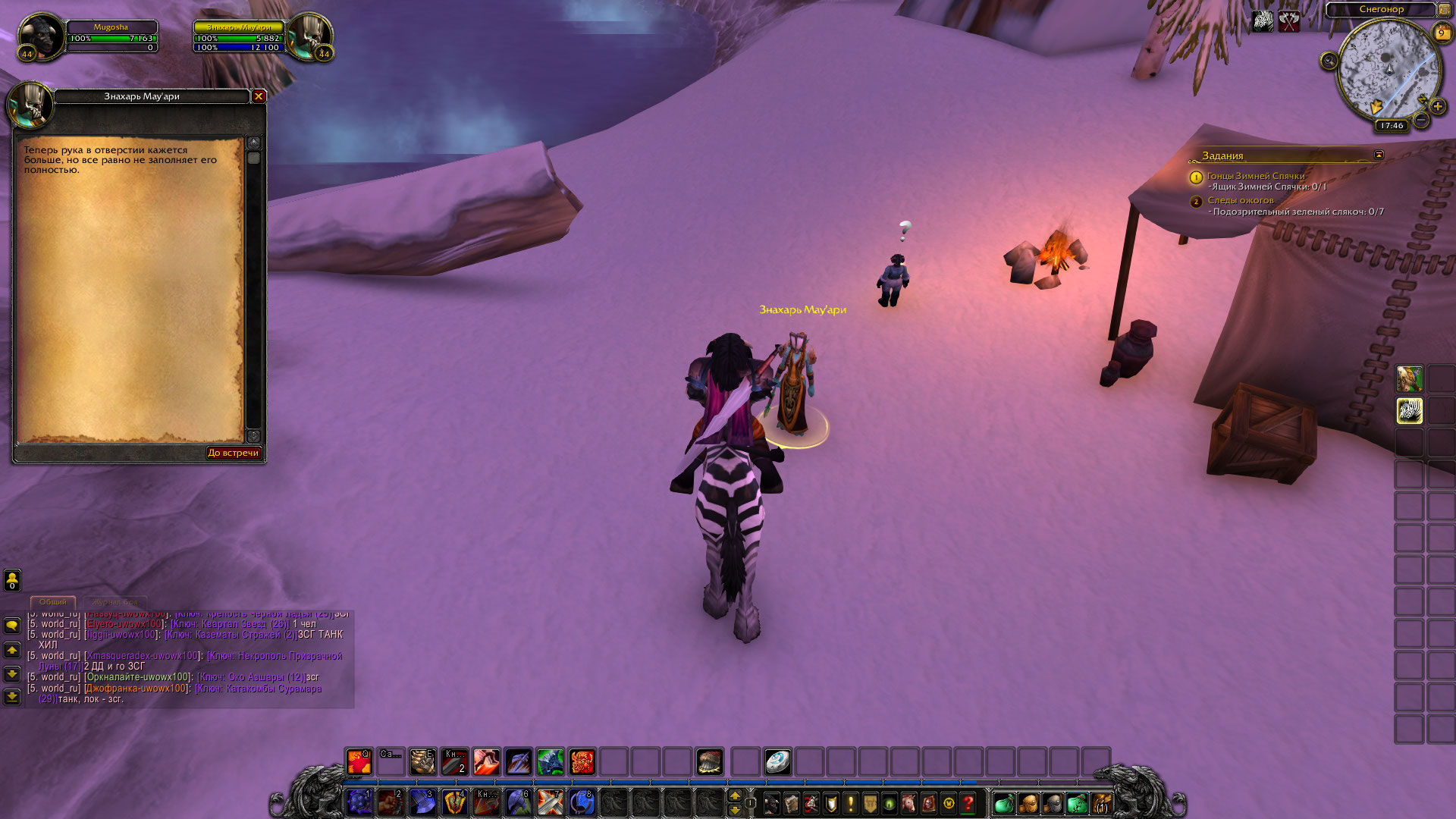Open the Общий chat tab

pos(53,602)
